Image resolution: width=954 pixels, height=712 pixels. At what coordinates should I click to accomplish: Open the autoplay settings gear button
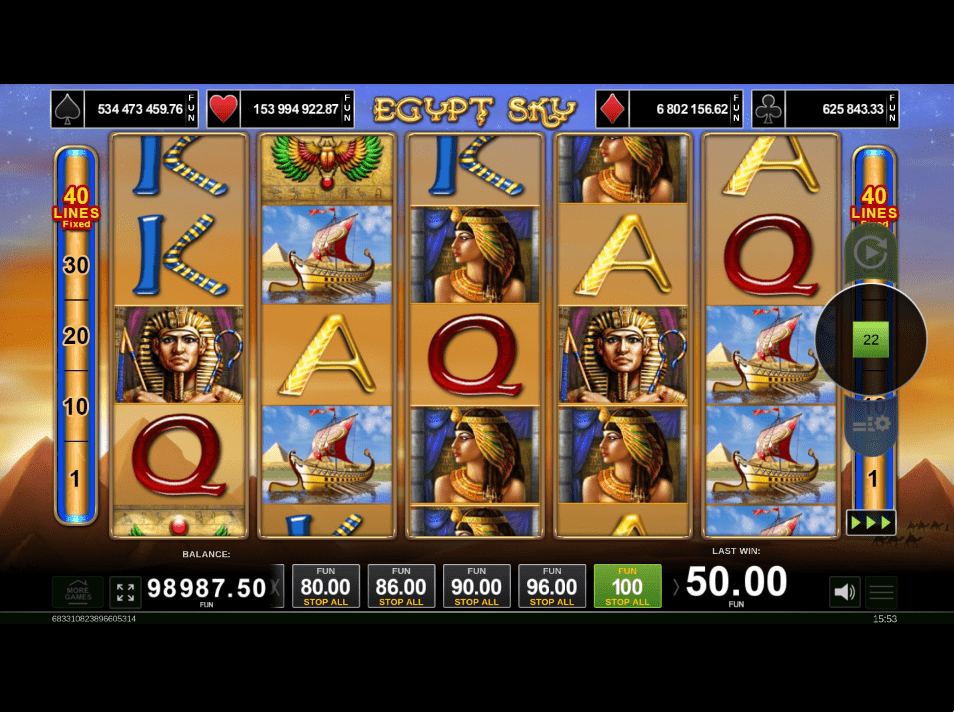870,426
